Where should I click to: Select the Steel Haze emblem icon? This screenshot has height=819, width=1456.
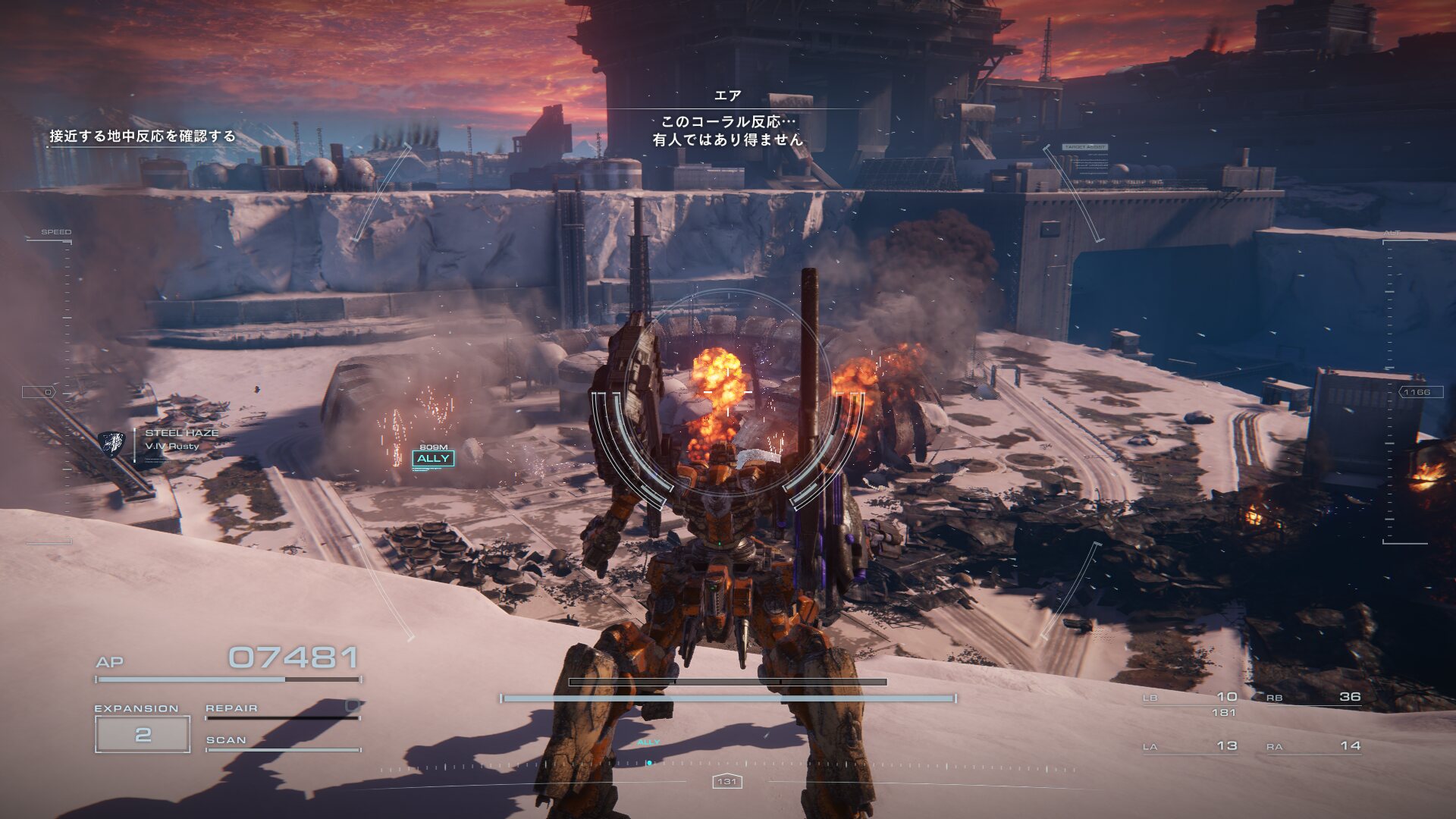111,444
